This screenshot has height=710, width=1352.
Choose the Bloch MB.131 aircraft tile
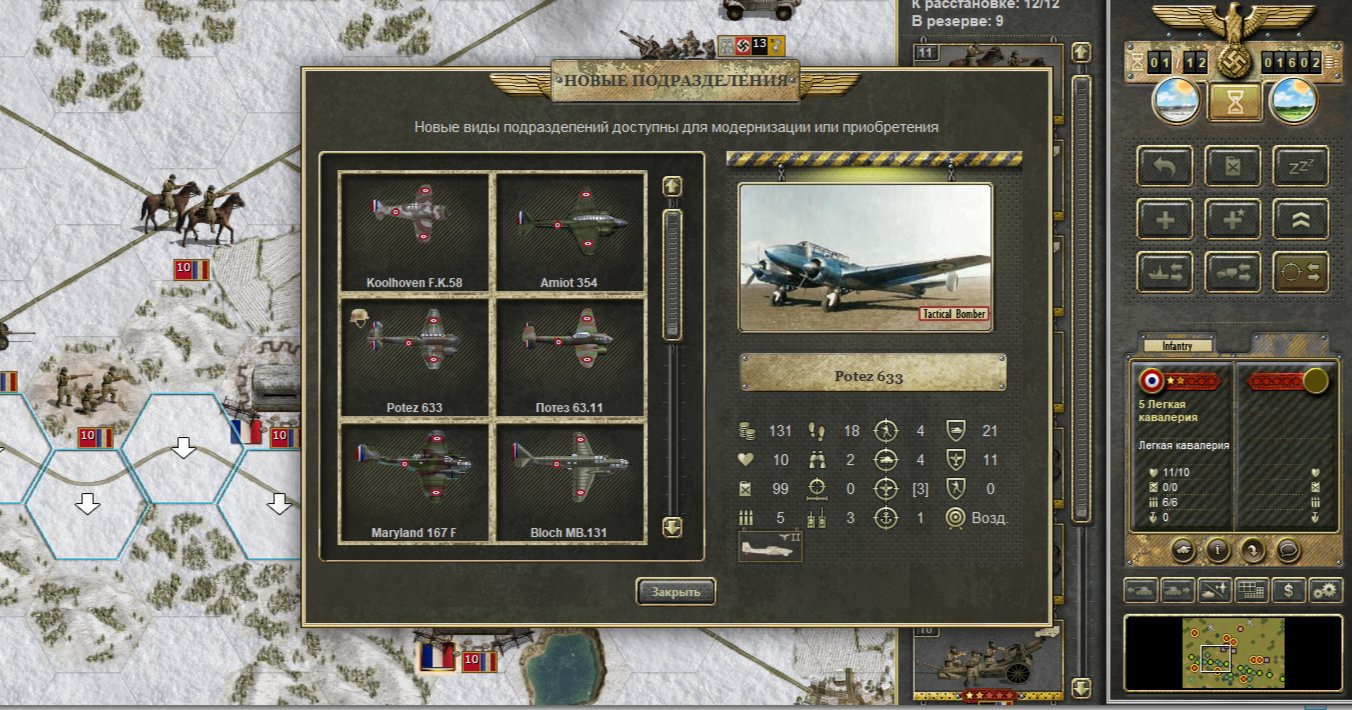click(x=572, y=481)
